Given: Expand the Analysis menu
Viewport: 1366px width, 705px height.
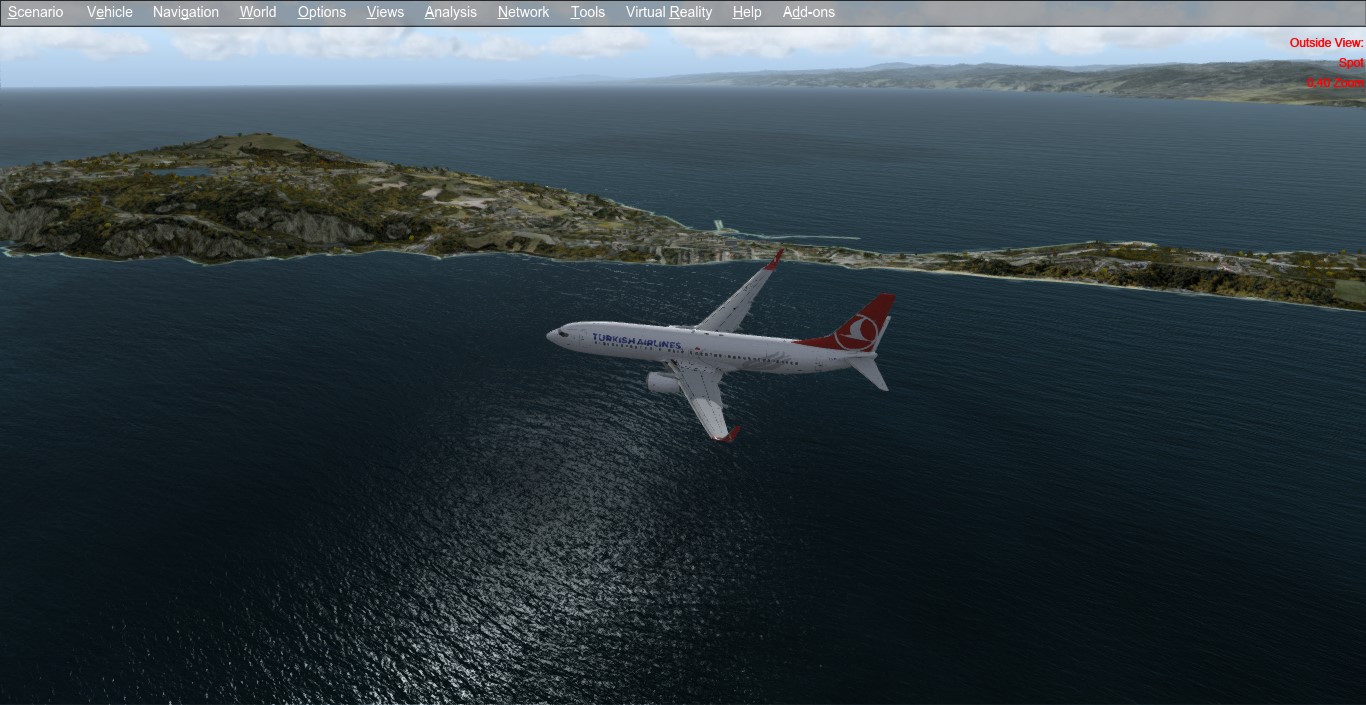Looking at the screenshot, I should click(450, 12).
